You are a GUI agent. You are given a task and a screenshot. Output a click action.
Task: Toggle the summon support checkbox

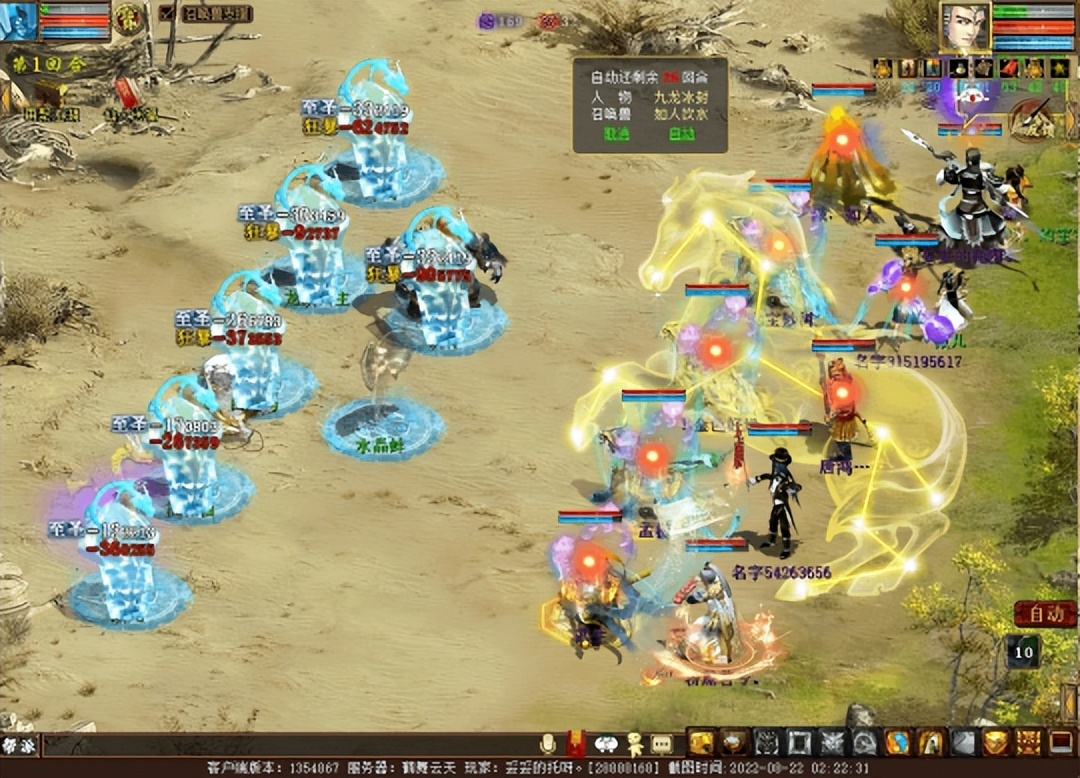coord(166,14)
